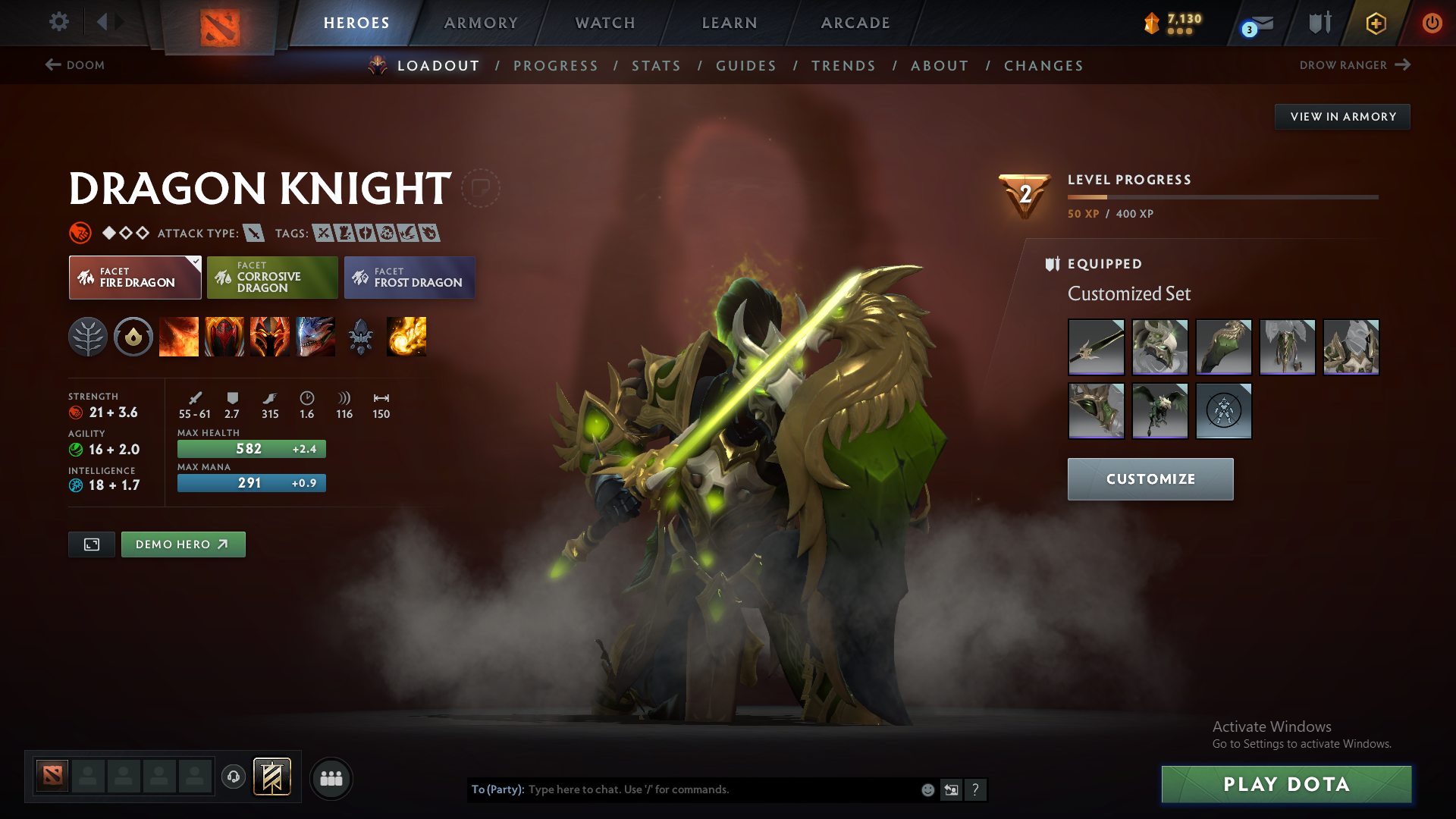Screen dimensions: 1456x819
Task: Open the Elder Dragon Form ability icon
Action: (x=315, y=337)
